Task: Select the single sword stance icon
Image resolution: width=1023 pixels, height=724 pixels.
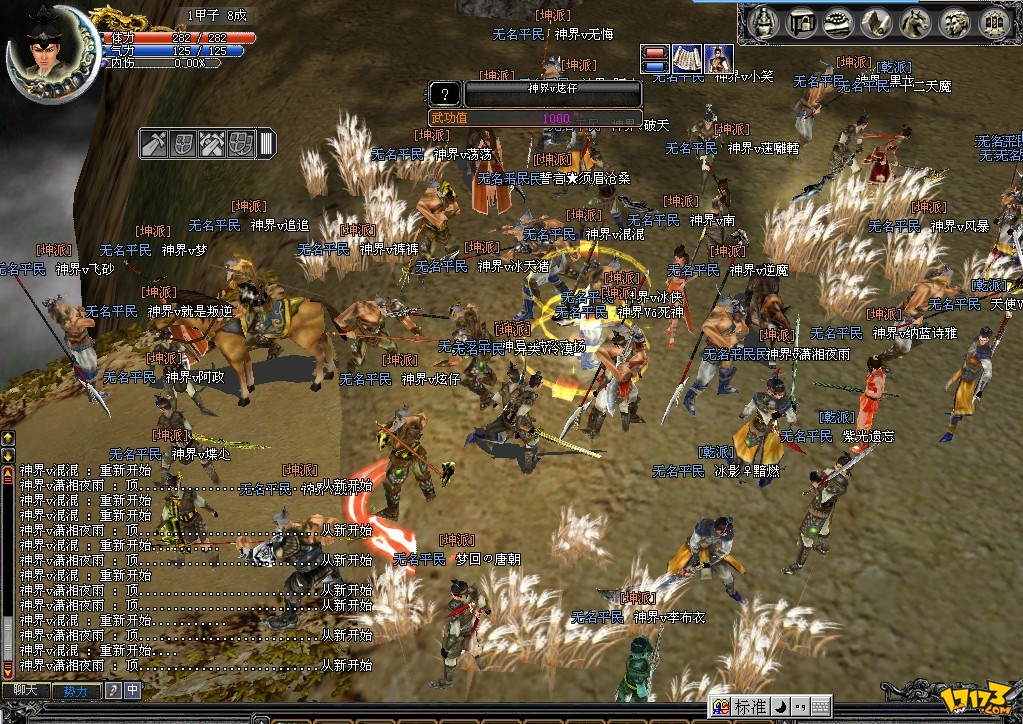Action: [155, 144]
